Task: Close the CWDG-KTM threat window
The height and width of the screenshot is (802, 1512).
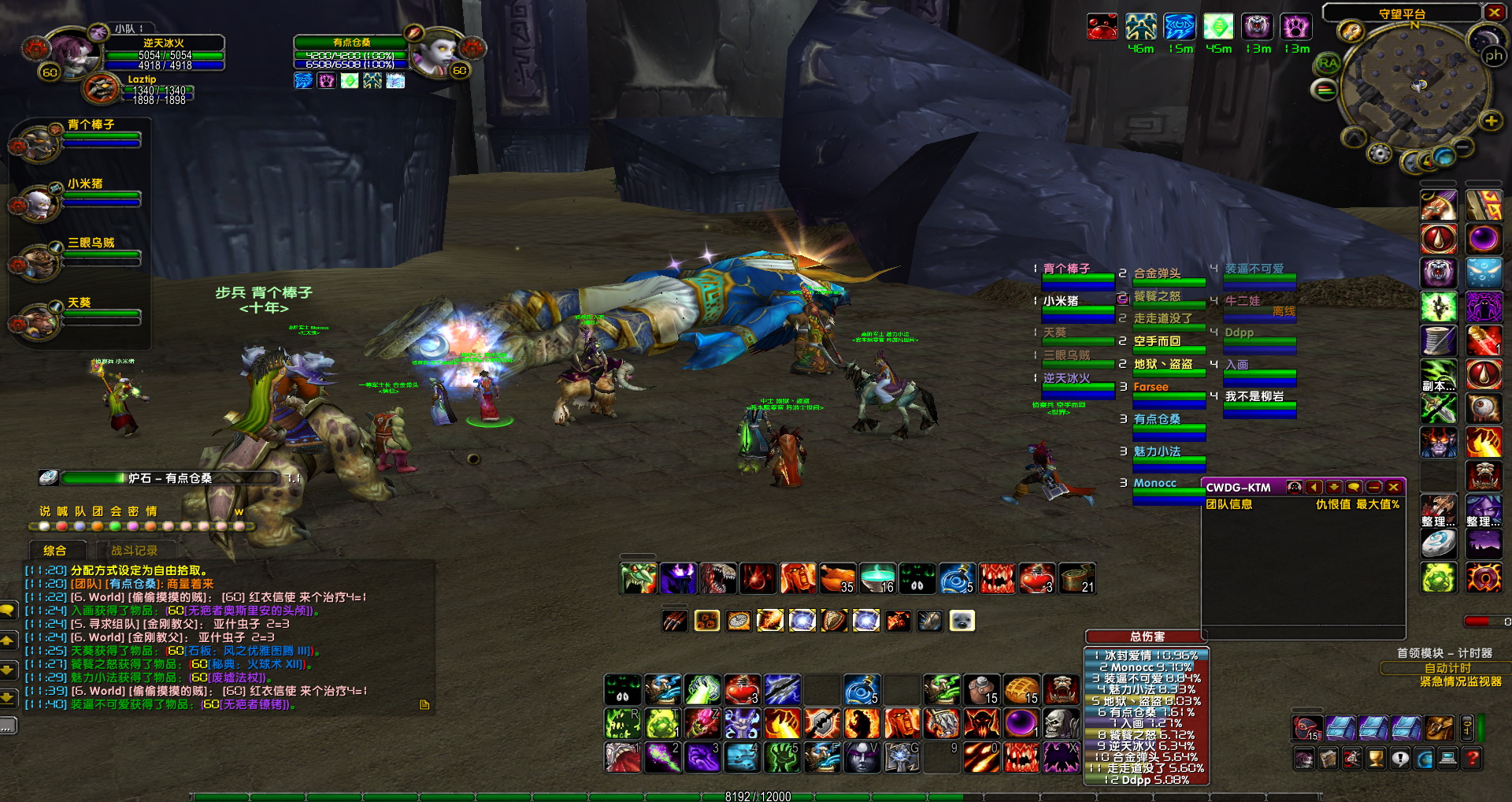Action: (x=1393, y=488)
